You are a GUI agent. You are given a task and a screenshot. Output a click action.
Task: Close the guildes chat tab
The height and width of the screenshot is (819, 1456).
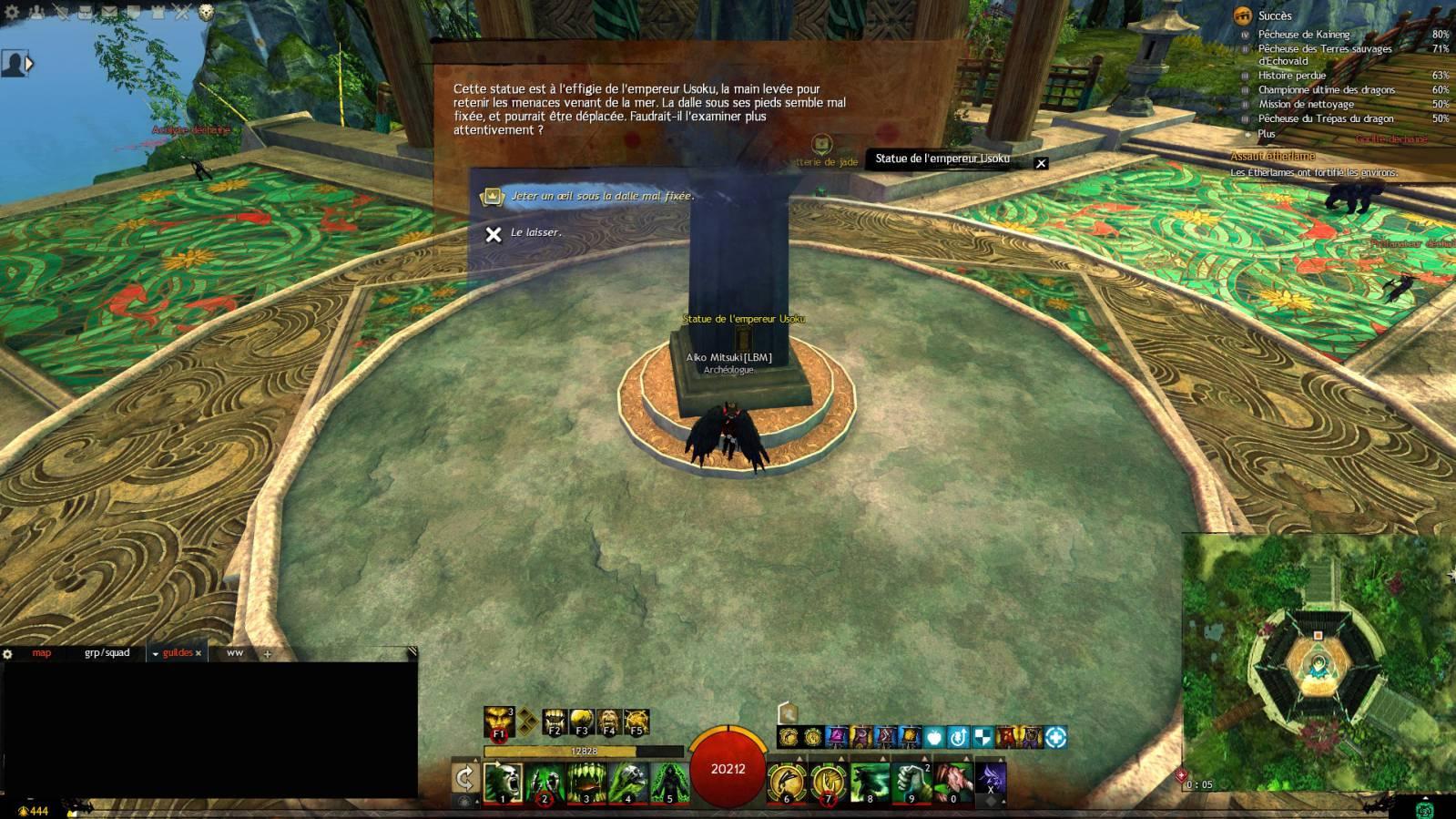[x=199, y=653]
